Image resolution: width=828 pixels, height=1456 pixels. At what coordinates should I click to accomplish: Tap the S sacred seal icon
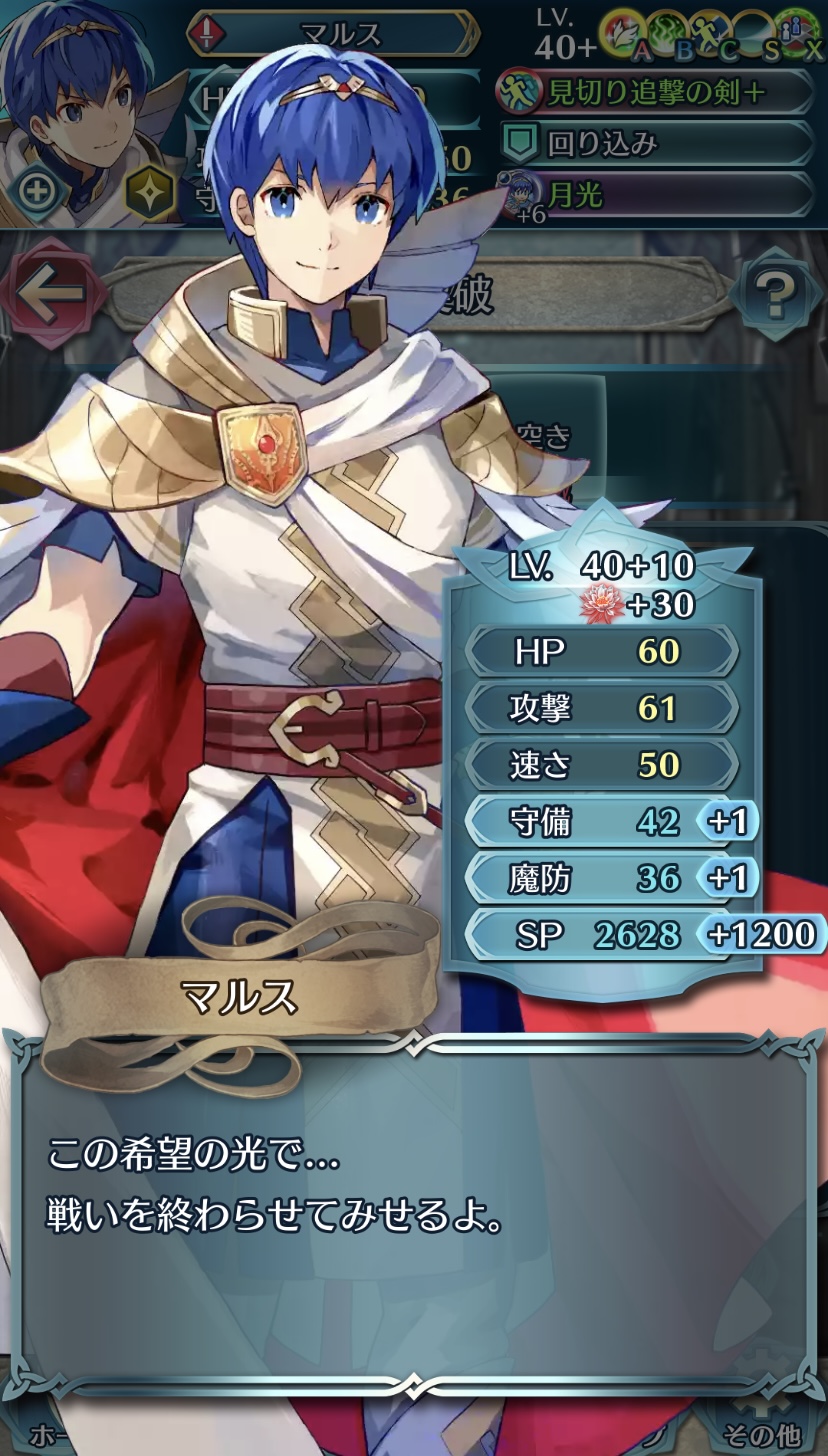click(x=757, y=35)
